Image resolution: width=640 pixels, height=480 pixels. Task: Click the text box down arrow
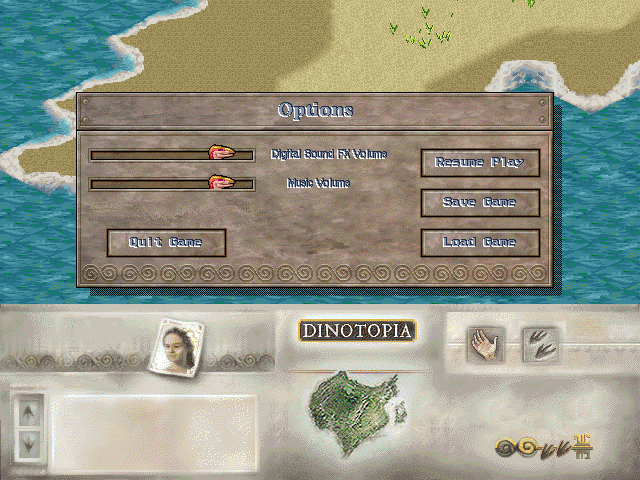coord(28,439)
